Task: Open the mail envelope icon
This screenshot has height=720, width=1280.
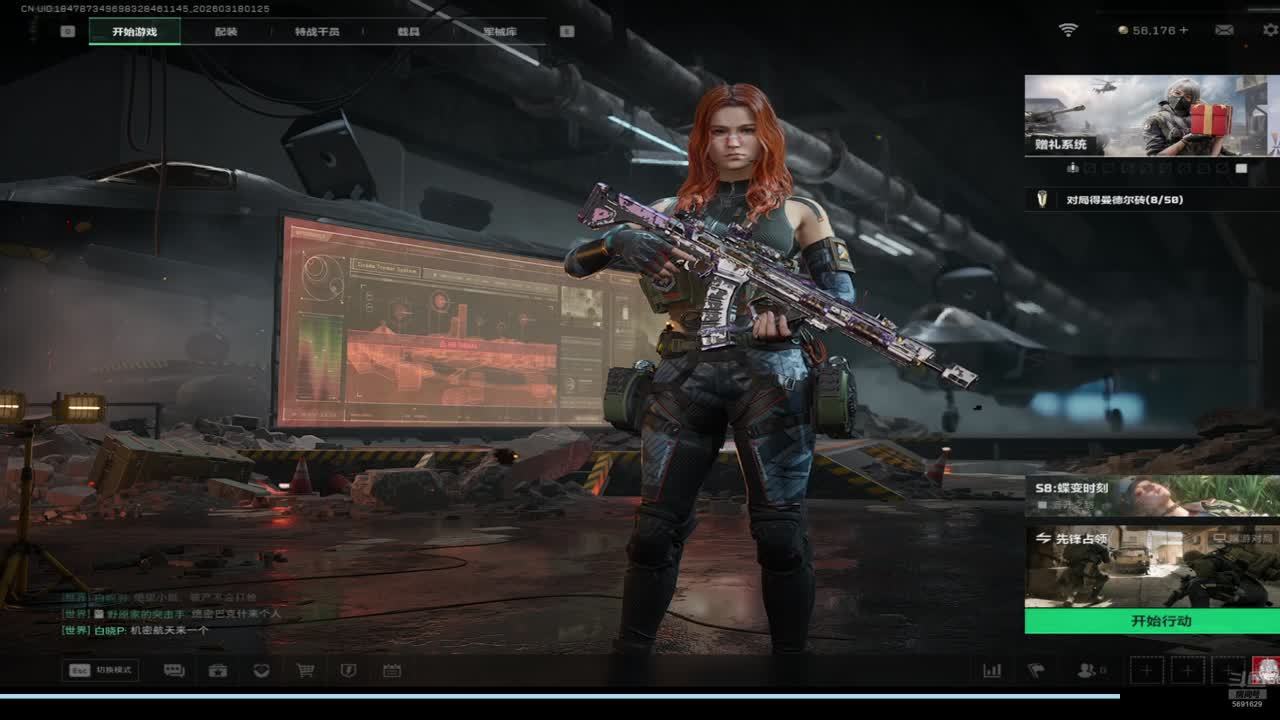Action: point(1224,30)
